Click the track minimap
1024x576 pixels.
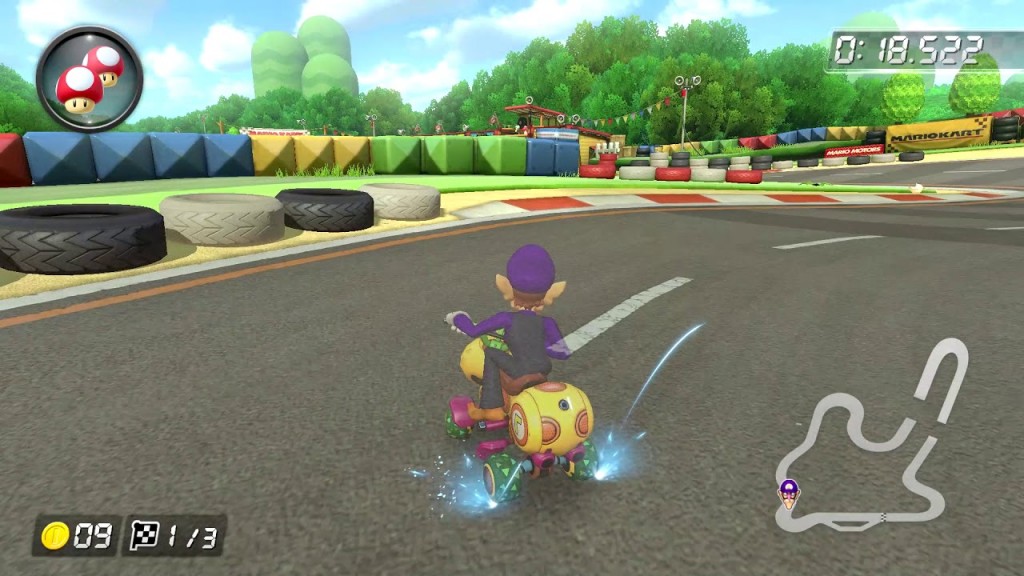[872, 440]
